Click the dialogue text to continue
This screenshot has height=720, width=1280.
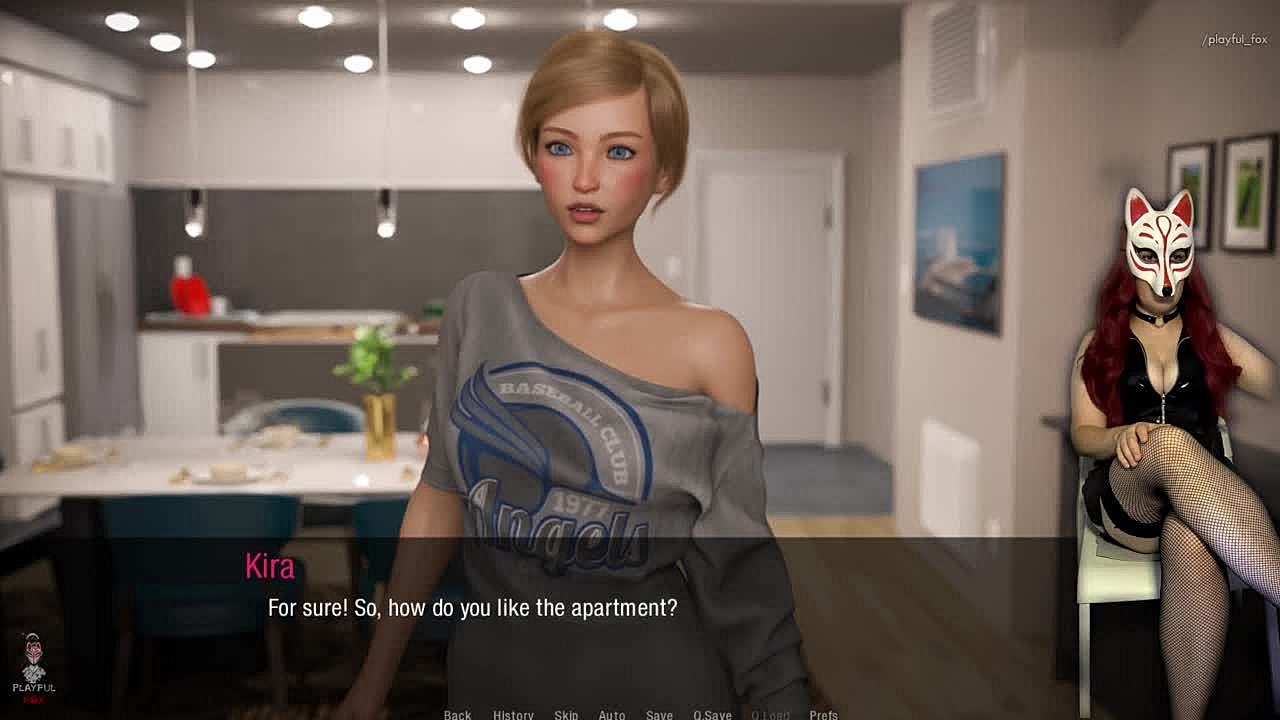pos(472,608)
